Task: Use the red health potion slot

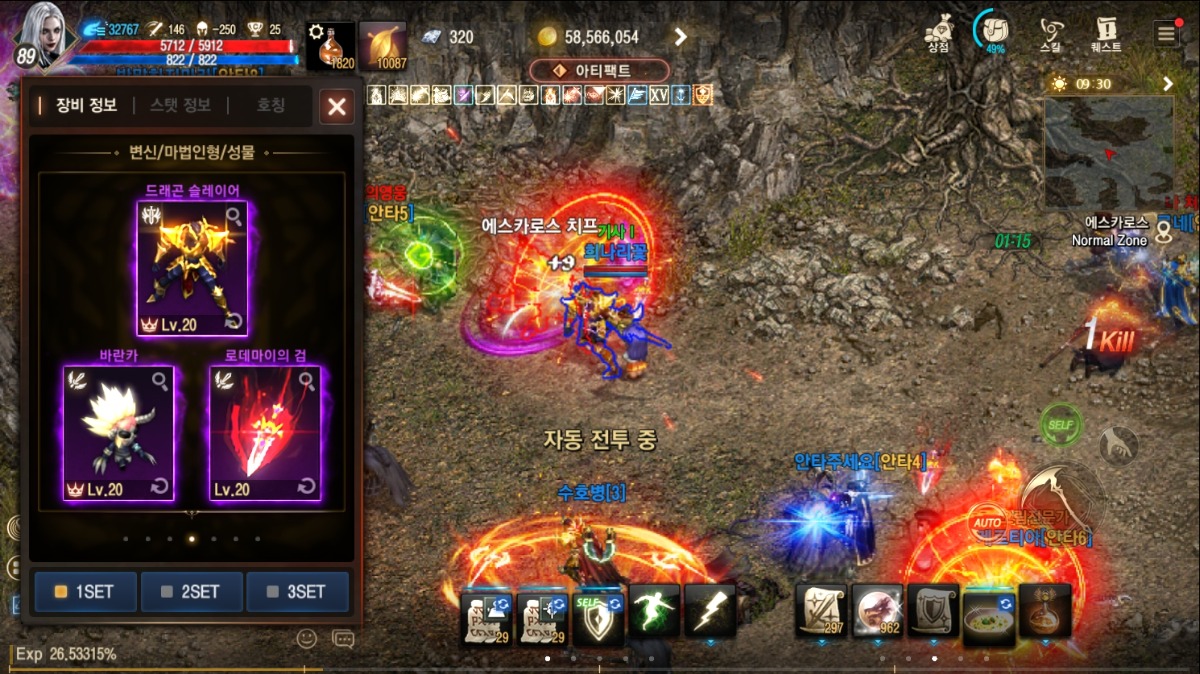Action: coord(330,47)
